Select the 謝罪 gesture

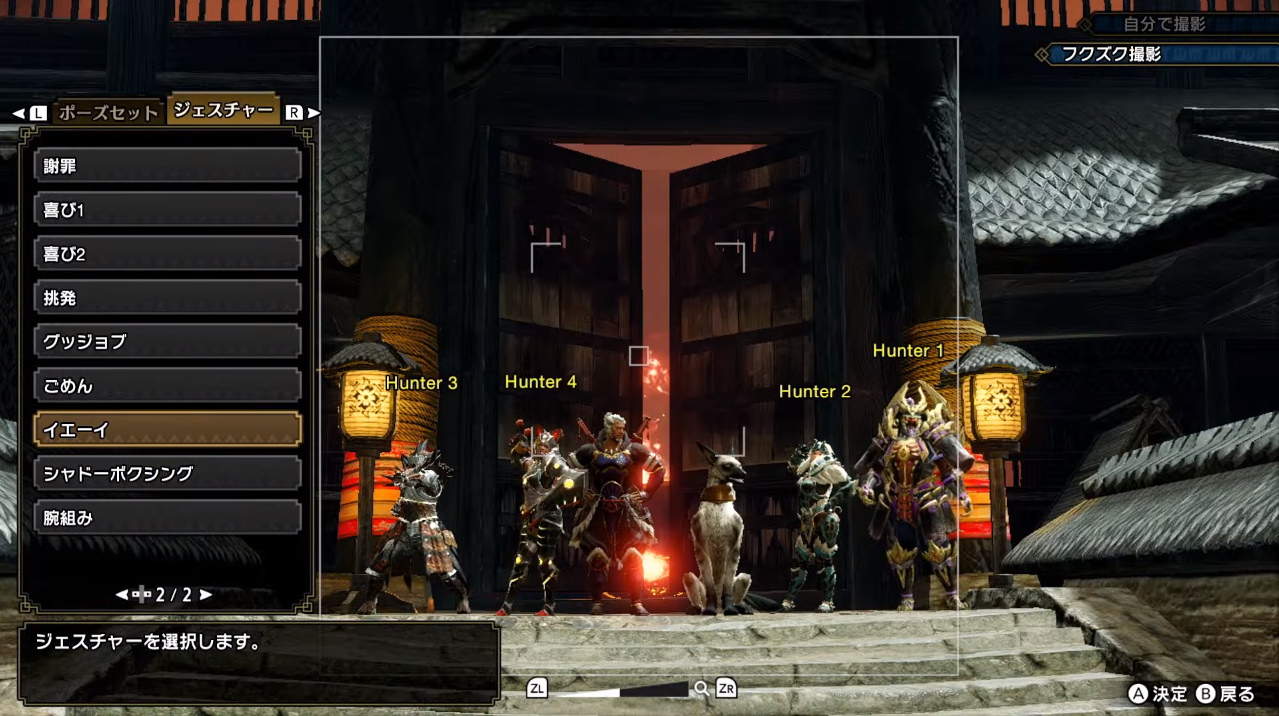coord(168,166)
